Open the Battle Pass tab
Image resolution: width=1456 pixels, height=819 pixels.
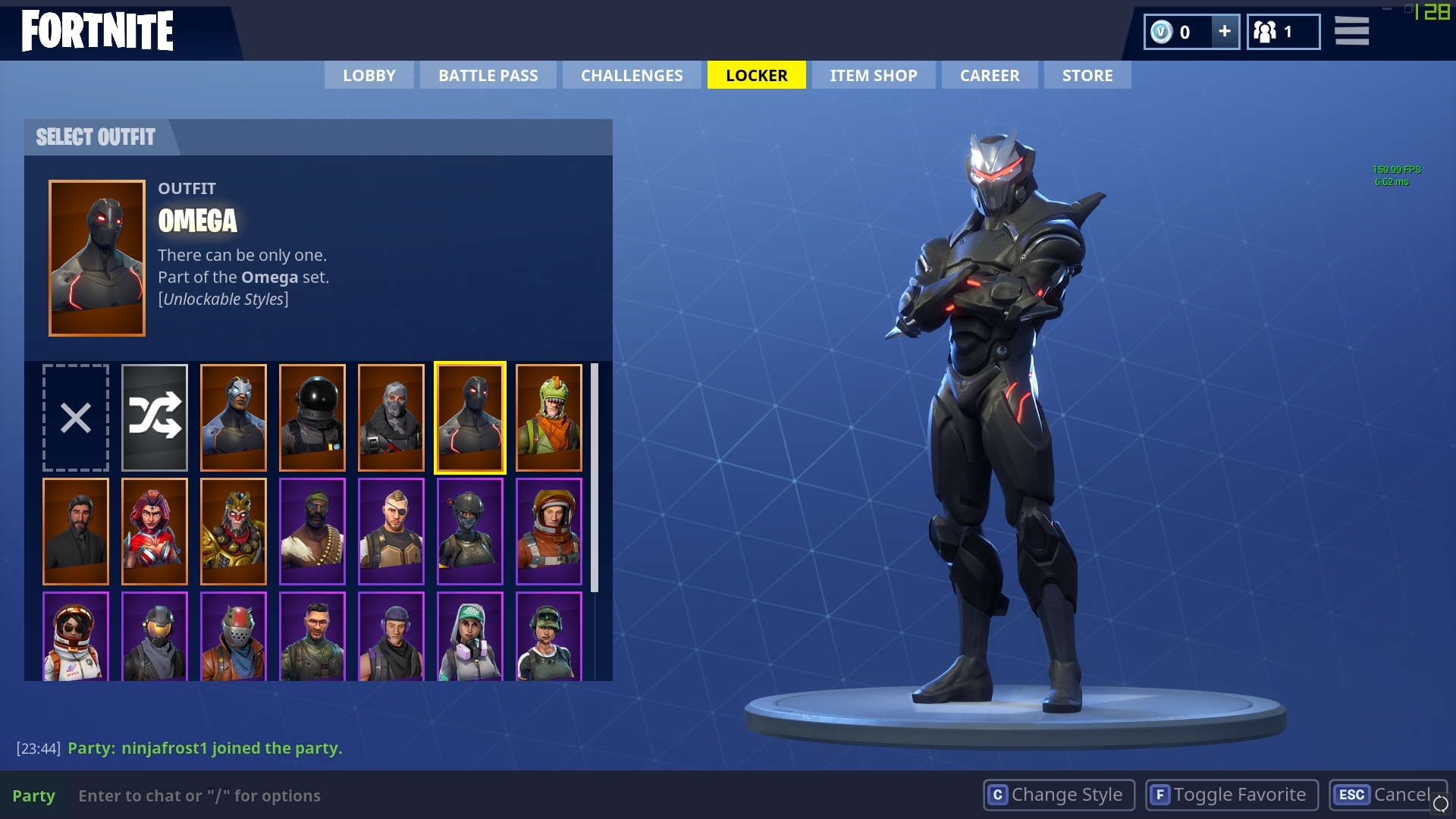(488, 75)
